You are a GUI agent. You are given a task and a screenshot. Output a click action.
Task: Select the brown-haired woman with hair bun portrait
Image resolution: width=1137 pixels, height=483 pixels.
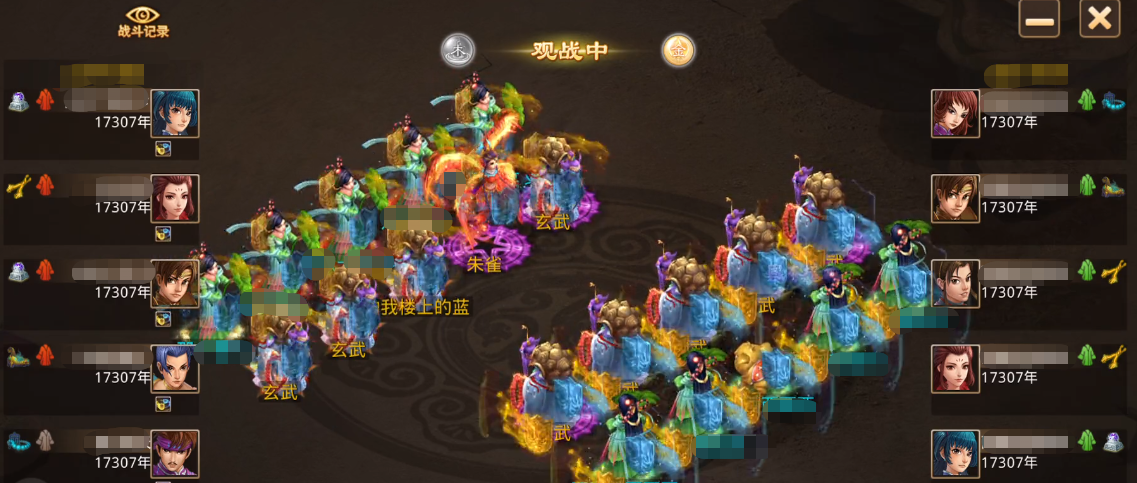click(x=955, y=283)
